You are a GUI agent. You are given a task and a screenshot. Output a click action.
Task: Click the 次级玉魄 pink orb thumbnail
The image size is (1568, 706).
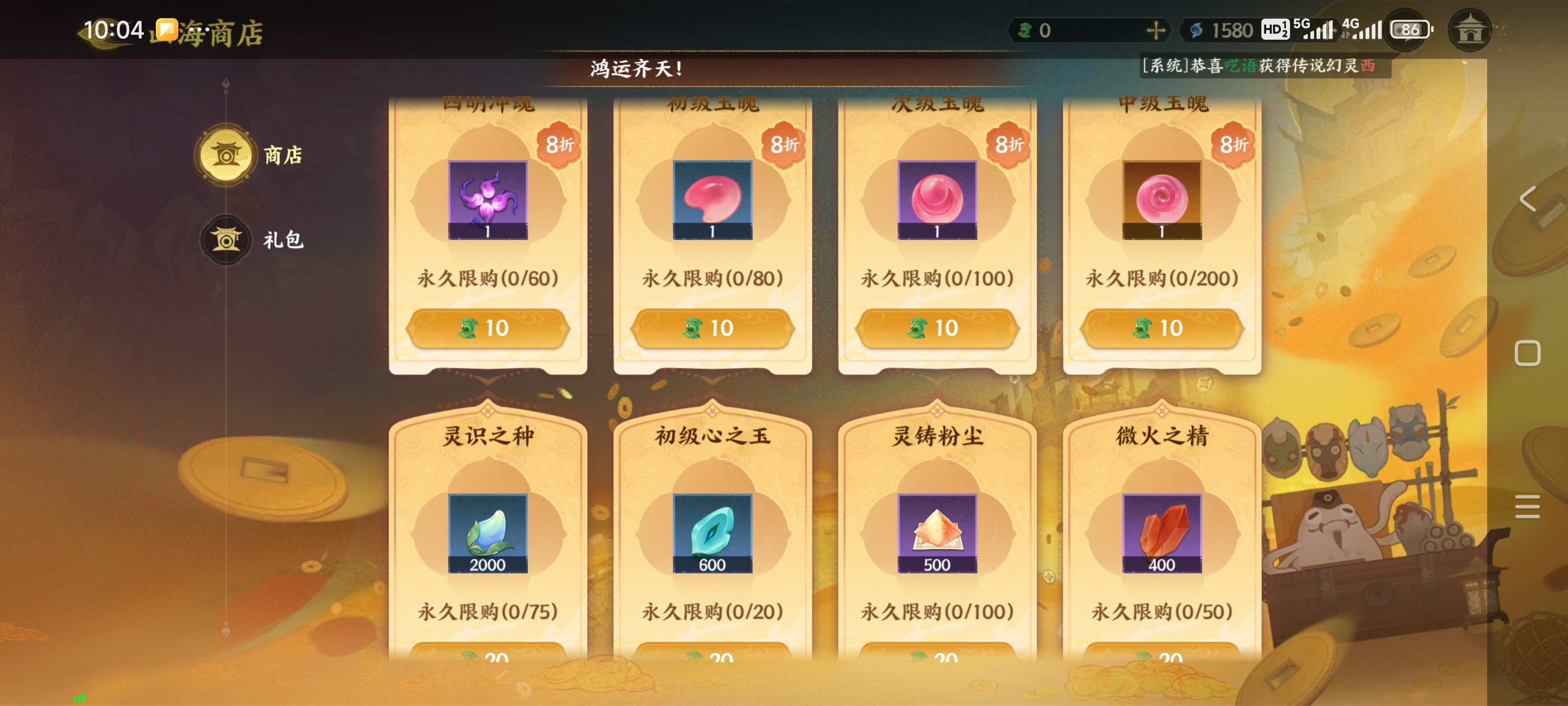(x=937, y=201)
